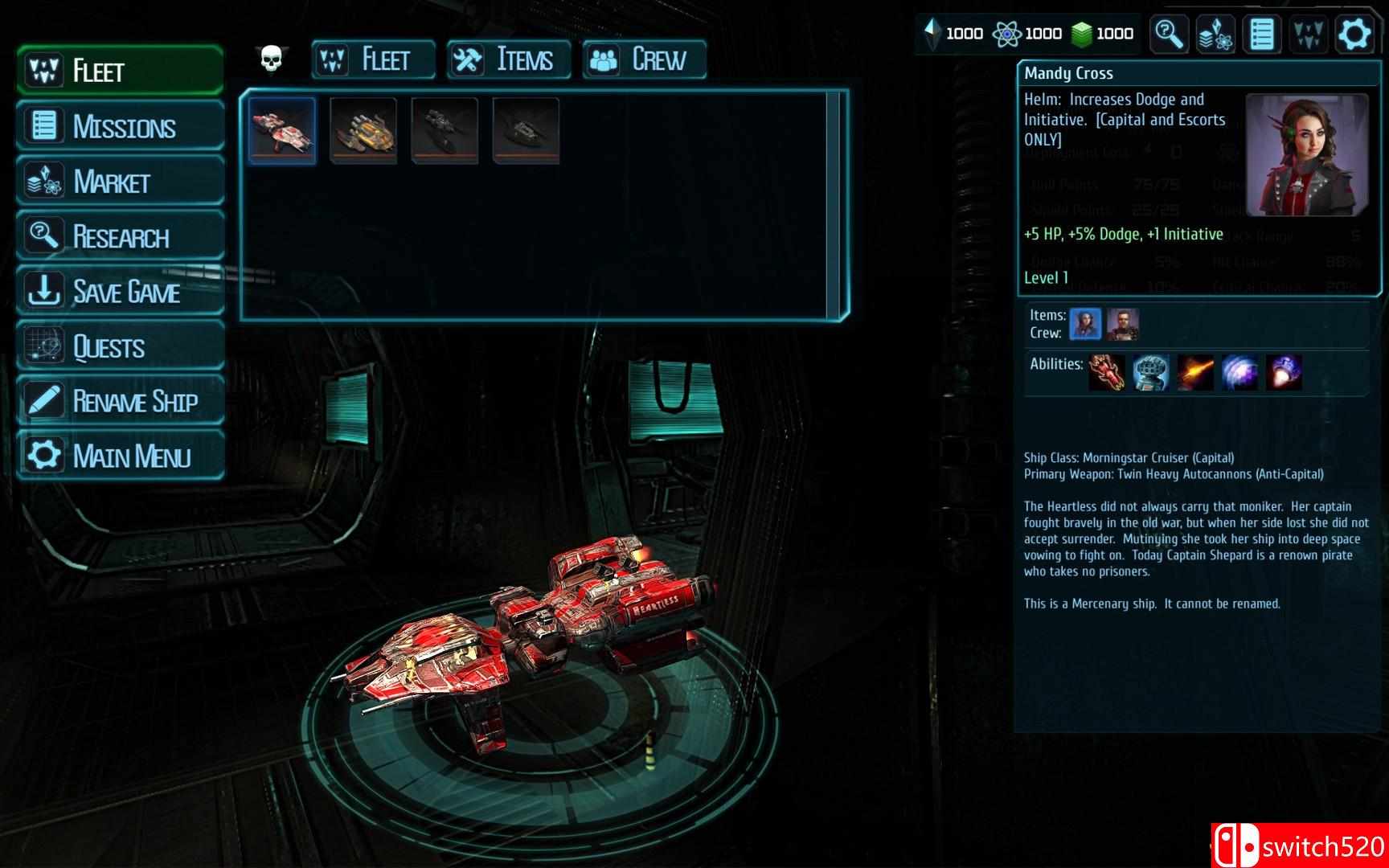Open the Research menu
Image resolution: width=1389 pixels, height=868 pixels.
(121, 236)
